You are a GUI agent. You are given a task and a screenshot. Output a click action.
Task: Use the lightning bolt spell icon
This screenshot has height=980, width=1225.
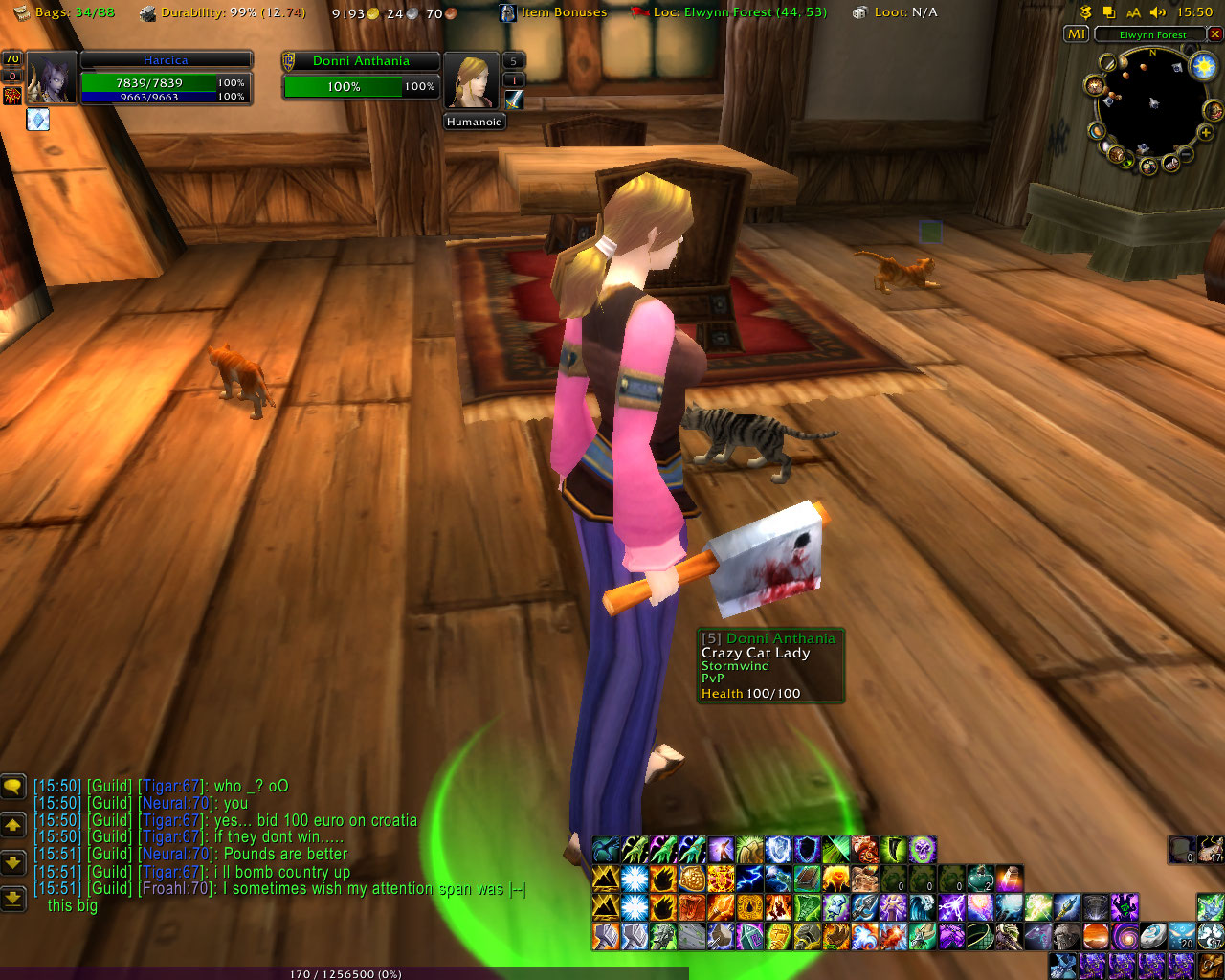click(x=749, y=878)
